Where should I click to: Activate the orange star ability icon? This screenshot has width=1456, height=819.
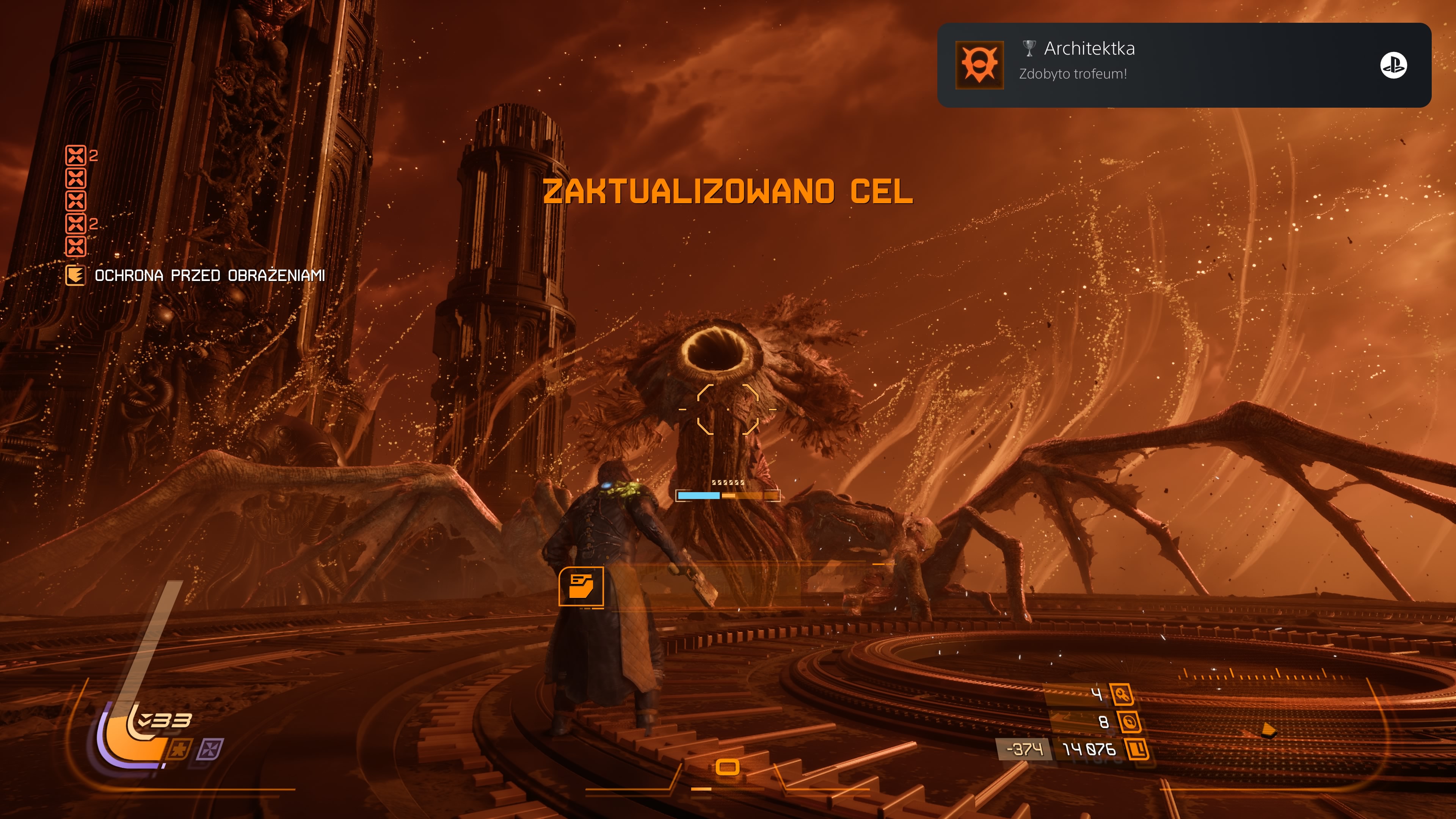coord(180,750)
